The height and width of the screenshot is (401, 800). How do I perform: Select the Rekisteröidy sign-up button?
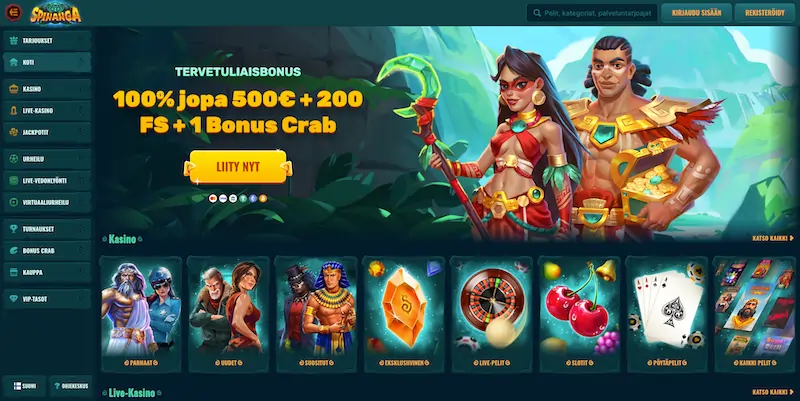click(x=763, y=13)
